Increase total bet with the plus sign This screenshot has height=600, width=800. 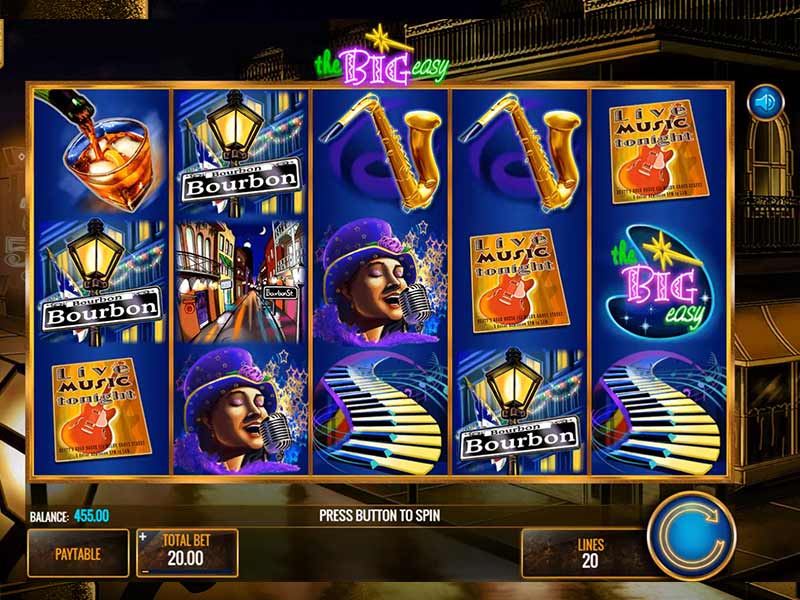(x=143, y=537)
